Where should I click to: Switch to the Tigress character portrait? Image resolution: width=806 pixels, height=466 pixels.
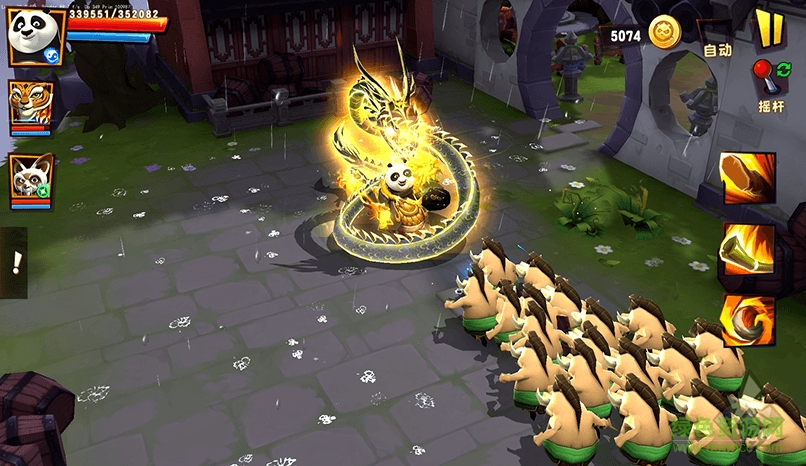[x=30, y=104]
